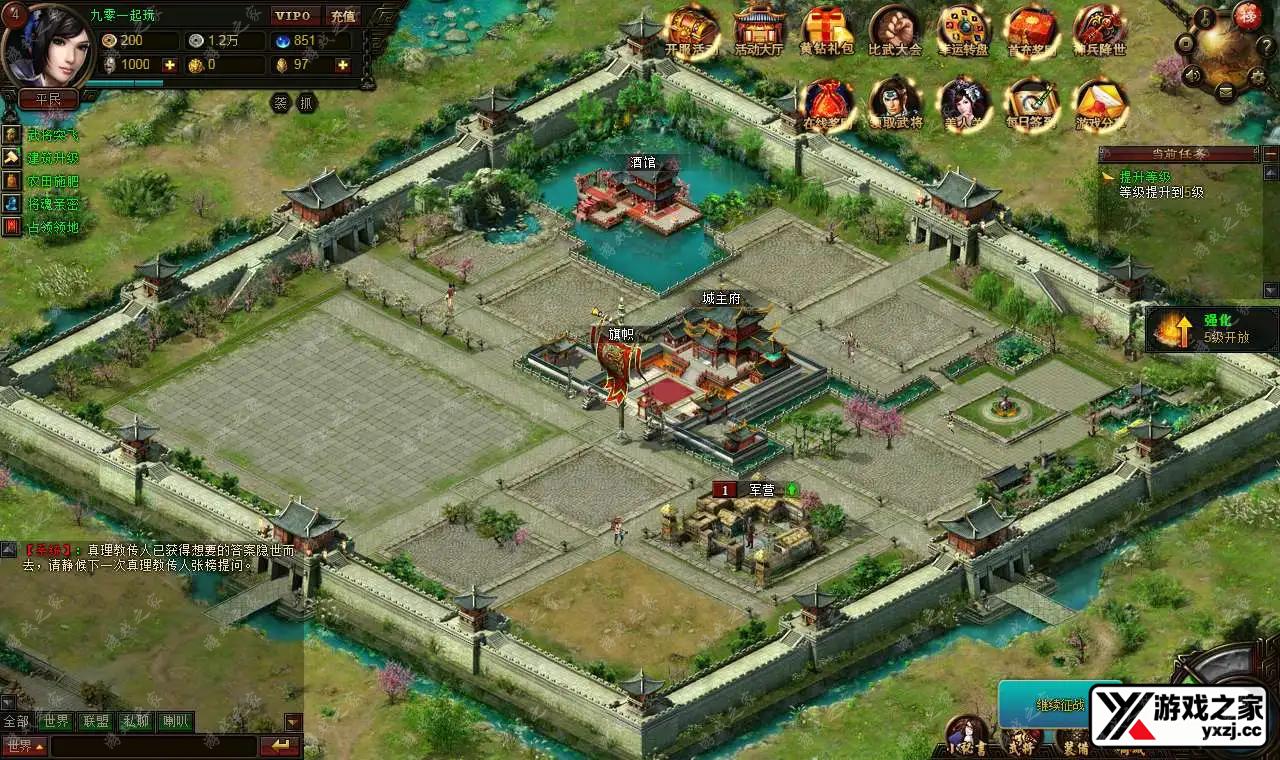Image resolution: width=1280 pixels, height=760 pixels.
Task: Open the 活动大厅 activity hall icon
Action: click(x=758, y=30)
